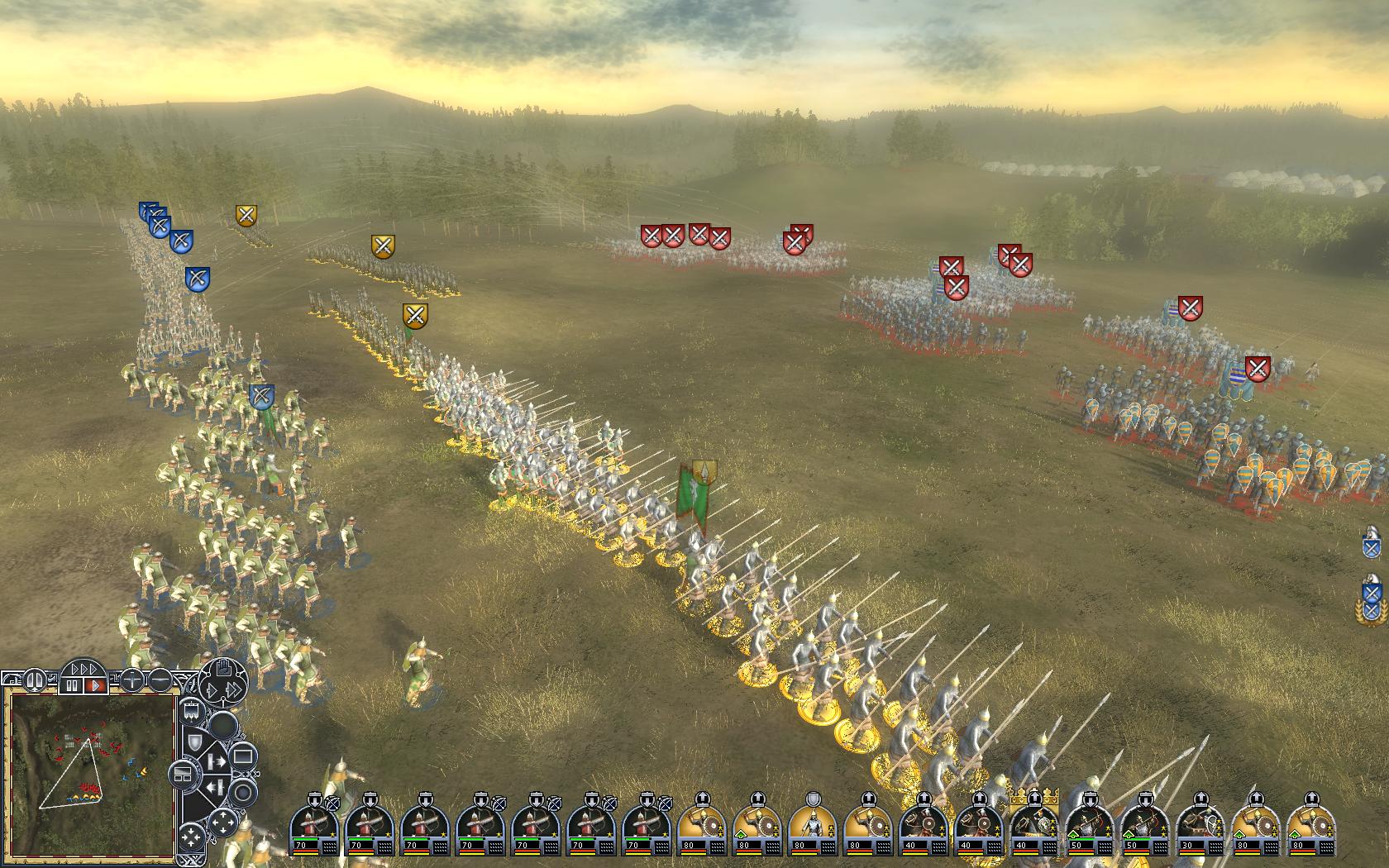This screenshot has height=868, width=1389.
Task: Zoom out the minimap with minus button
Action: coord(160,680)
